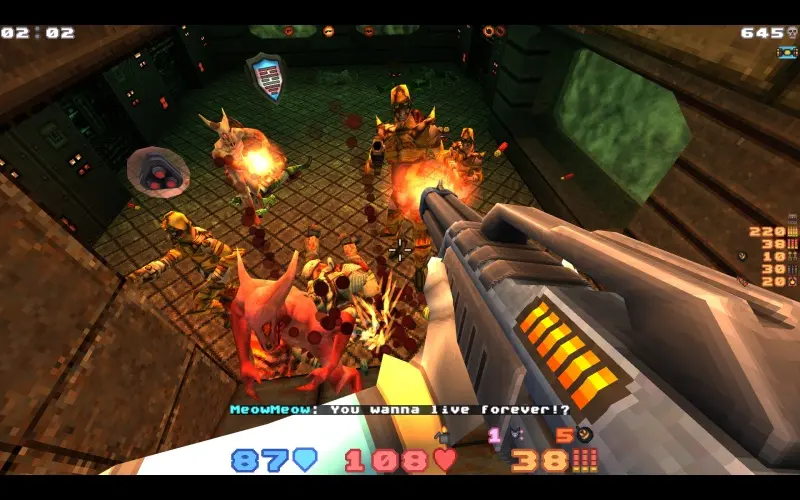Select the cat-face item icon showing 1

click(516, 435)
